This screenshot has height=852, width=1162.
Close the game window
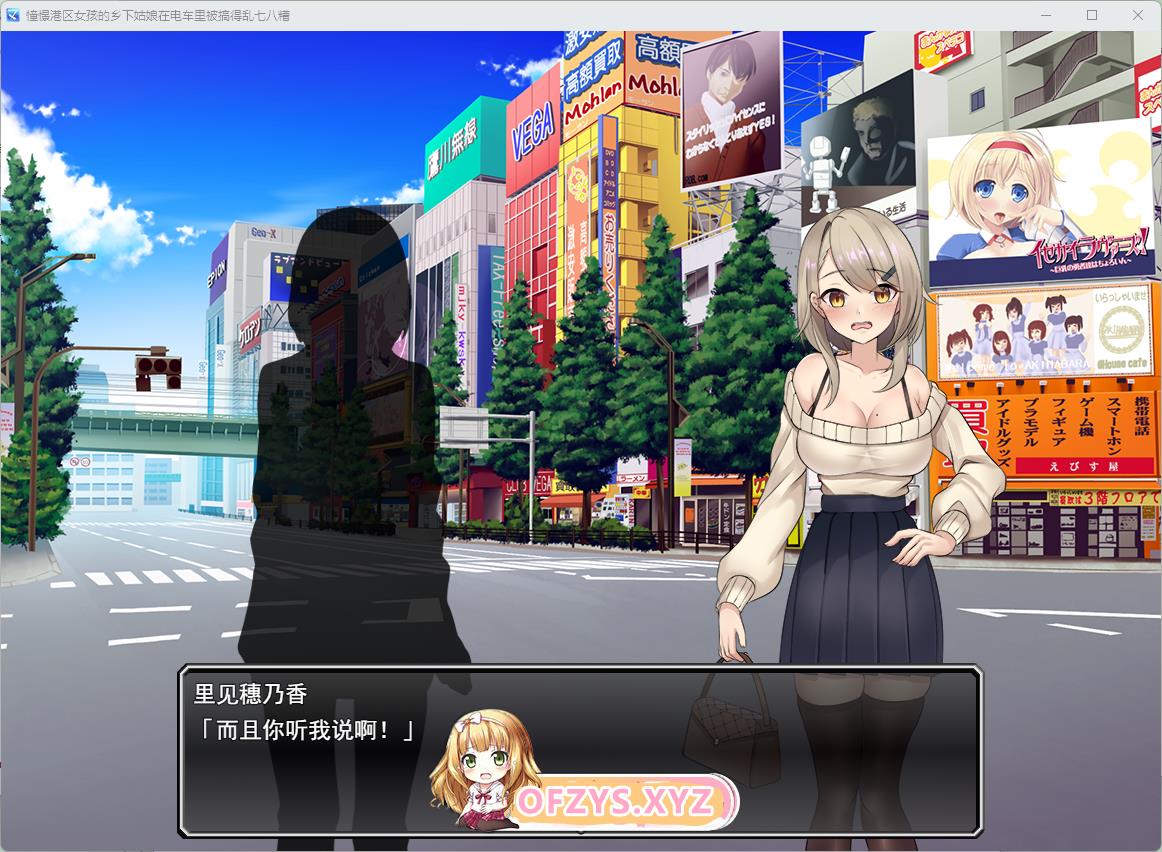point(1138,15)
